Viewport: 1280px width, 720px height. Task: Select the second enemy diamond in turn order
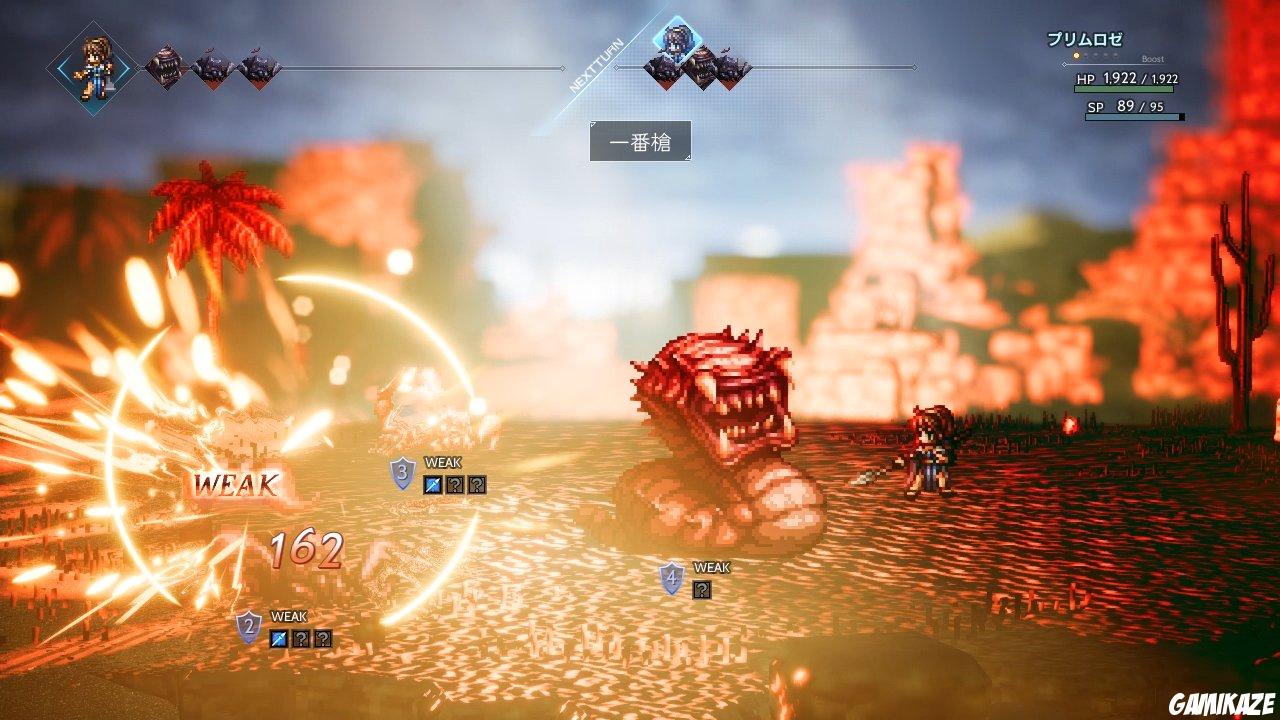tap(213, 70)
